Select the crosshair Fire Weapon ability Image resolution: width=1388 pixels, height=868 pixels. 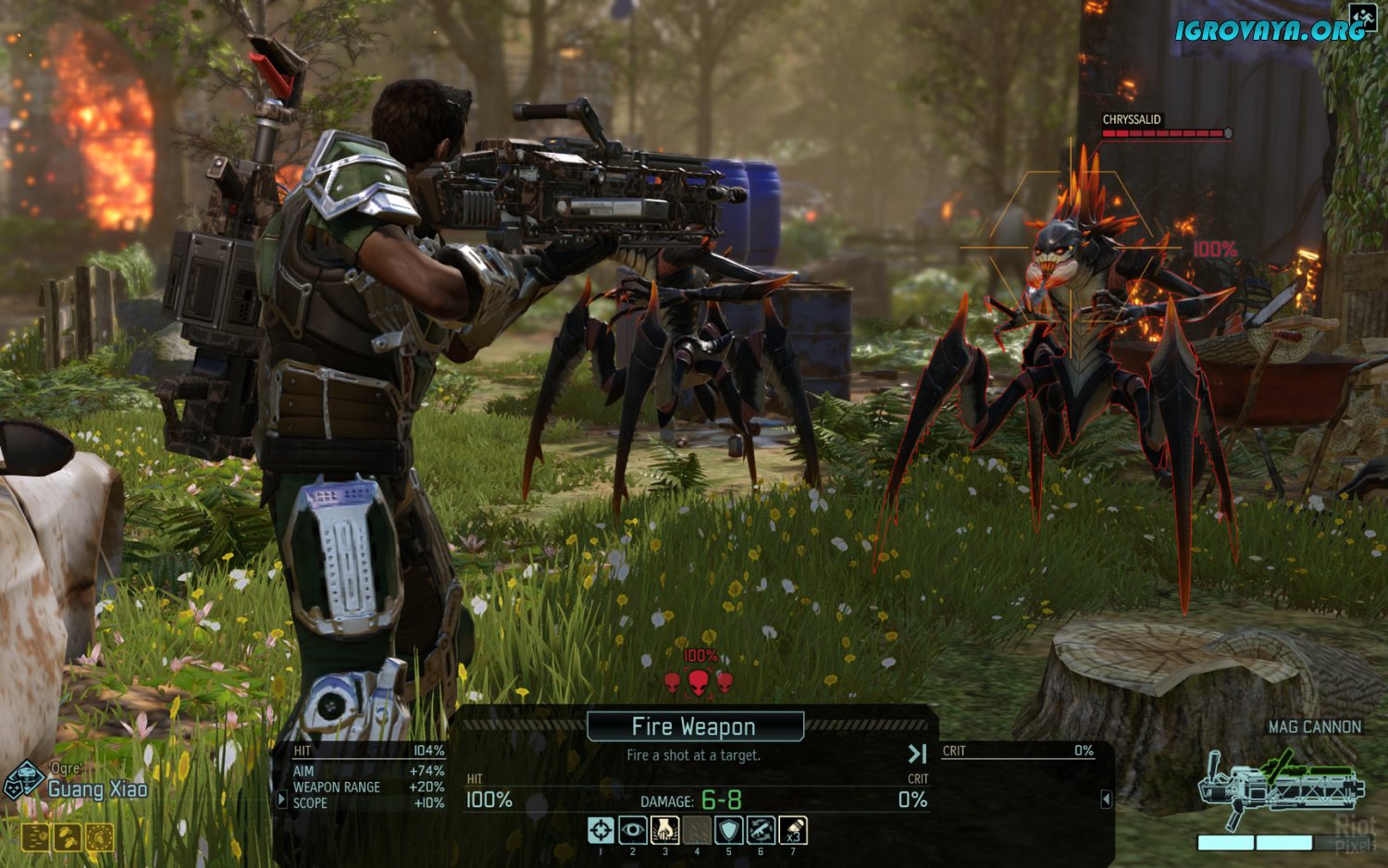pyautogui.click(x=601, y=830)
